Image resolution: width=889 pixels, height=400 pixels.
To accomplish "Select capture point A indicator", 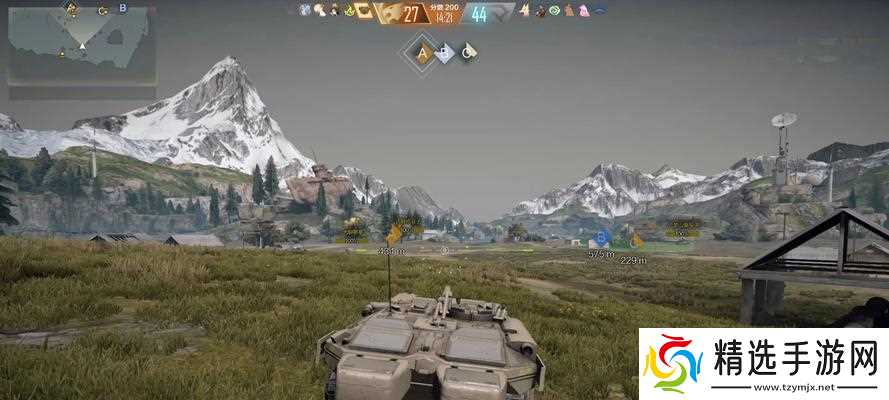I will tap(422, 54).
